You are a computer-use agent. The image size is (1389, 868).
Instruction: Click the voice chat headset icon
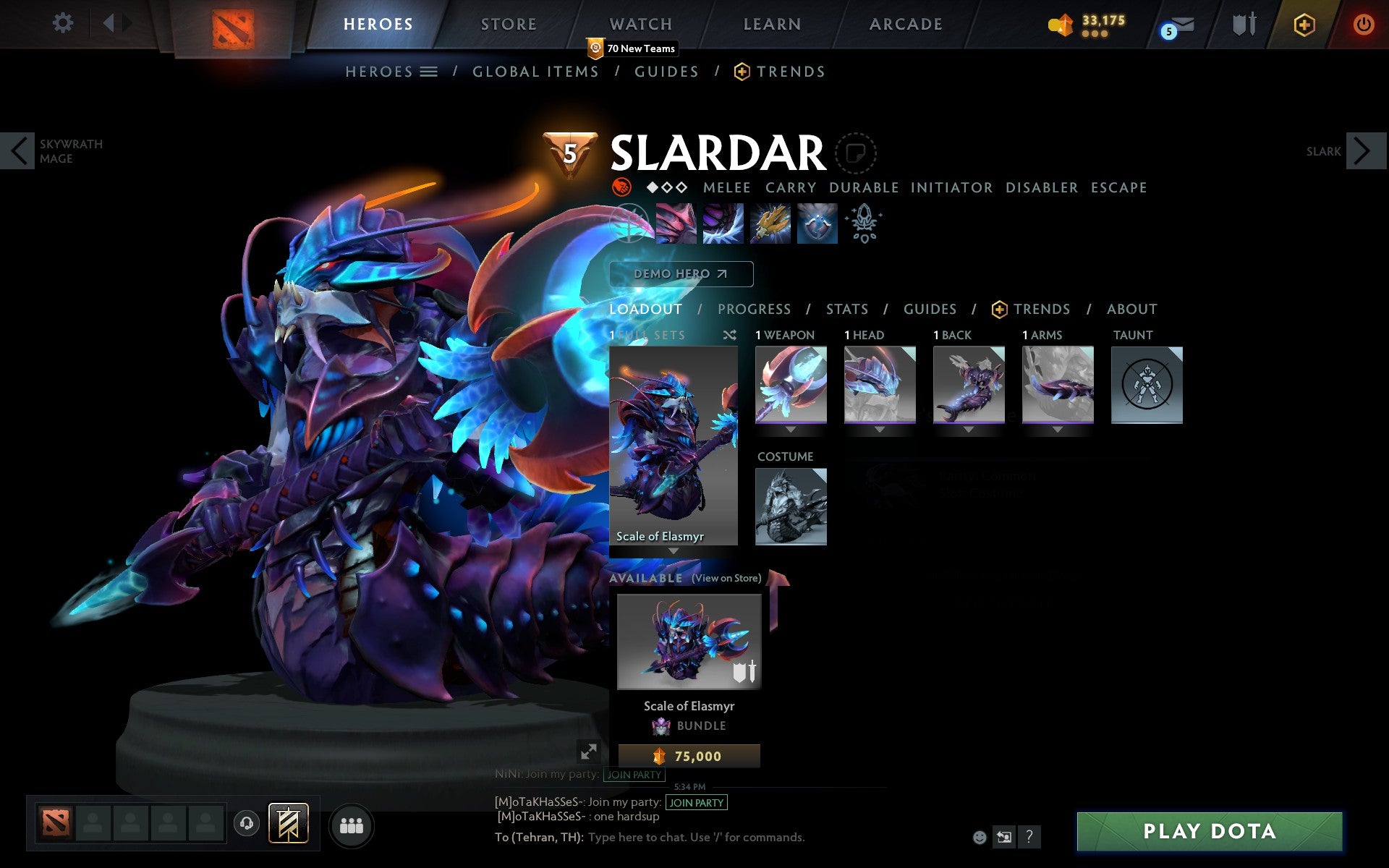click(x=245, y=822)
